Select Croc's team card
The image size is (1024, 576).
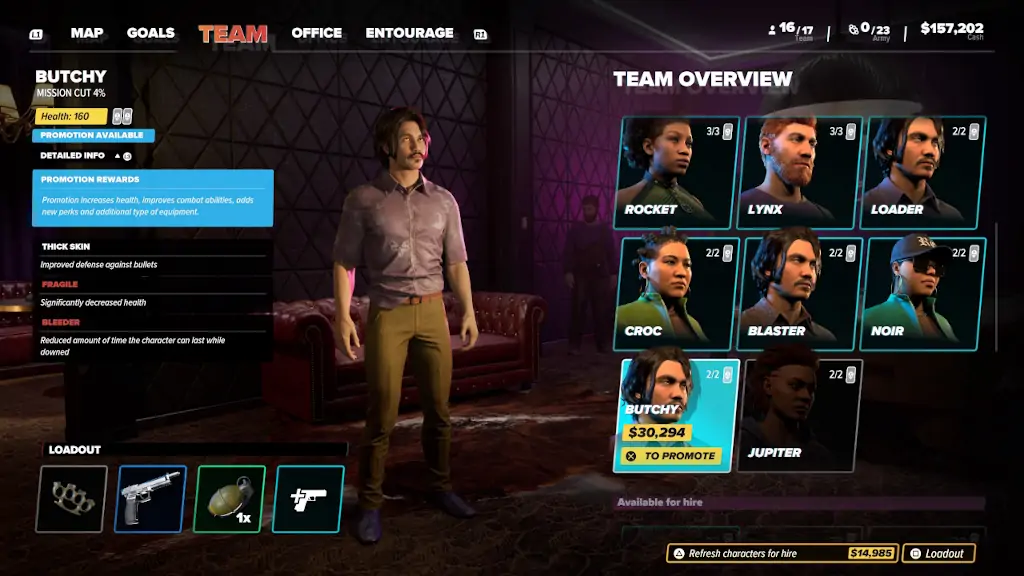click(x=676, y=294)
